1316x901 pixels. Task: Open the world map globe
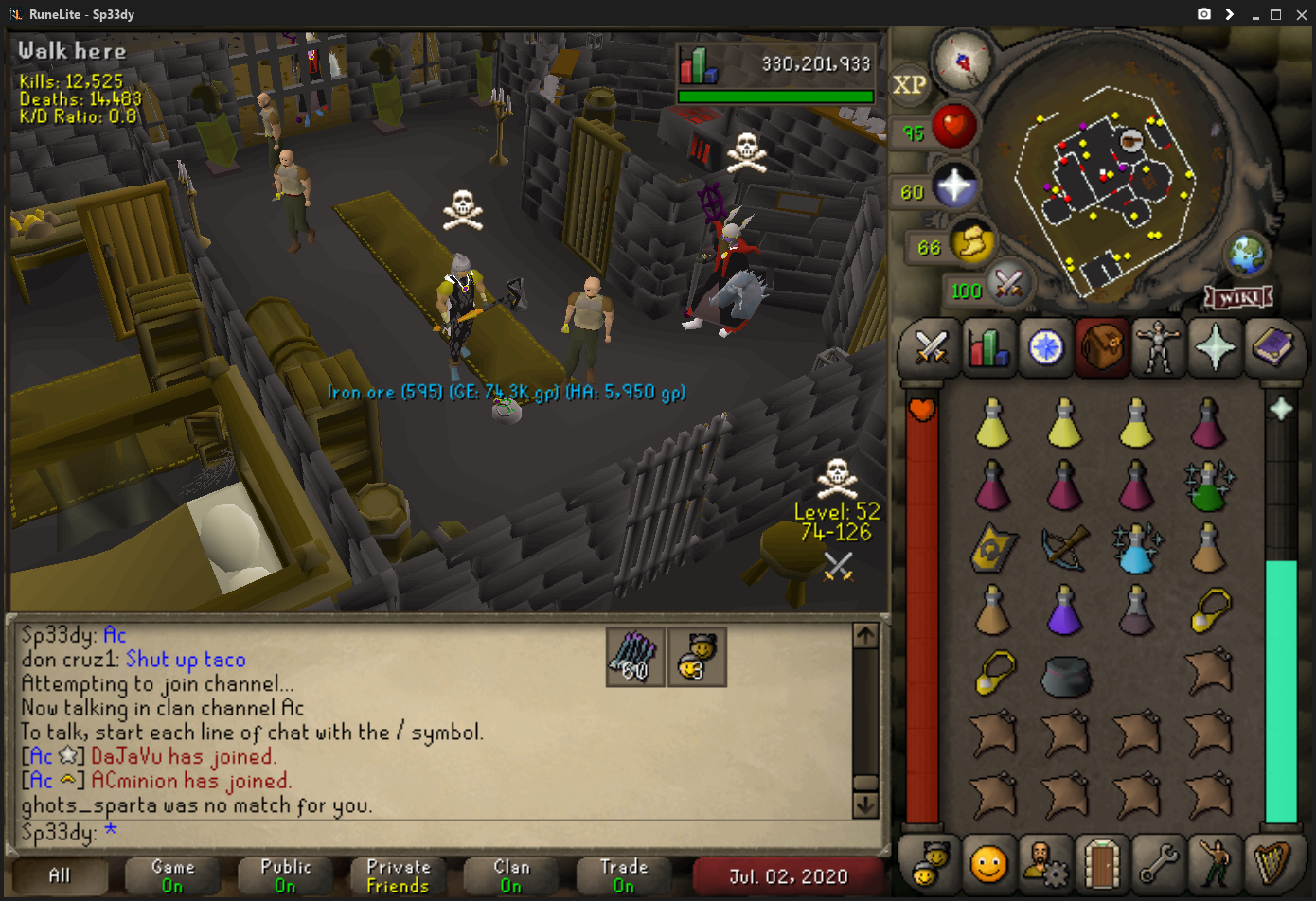(x=1247, y=253)
